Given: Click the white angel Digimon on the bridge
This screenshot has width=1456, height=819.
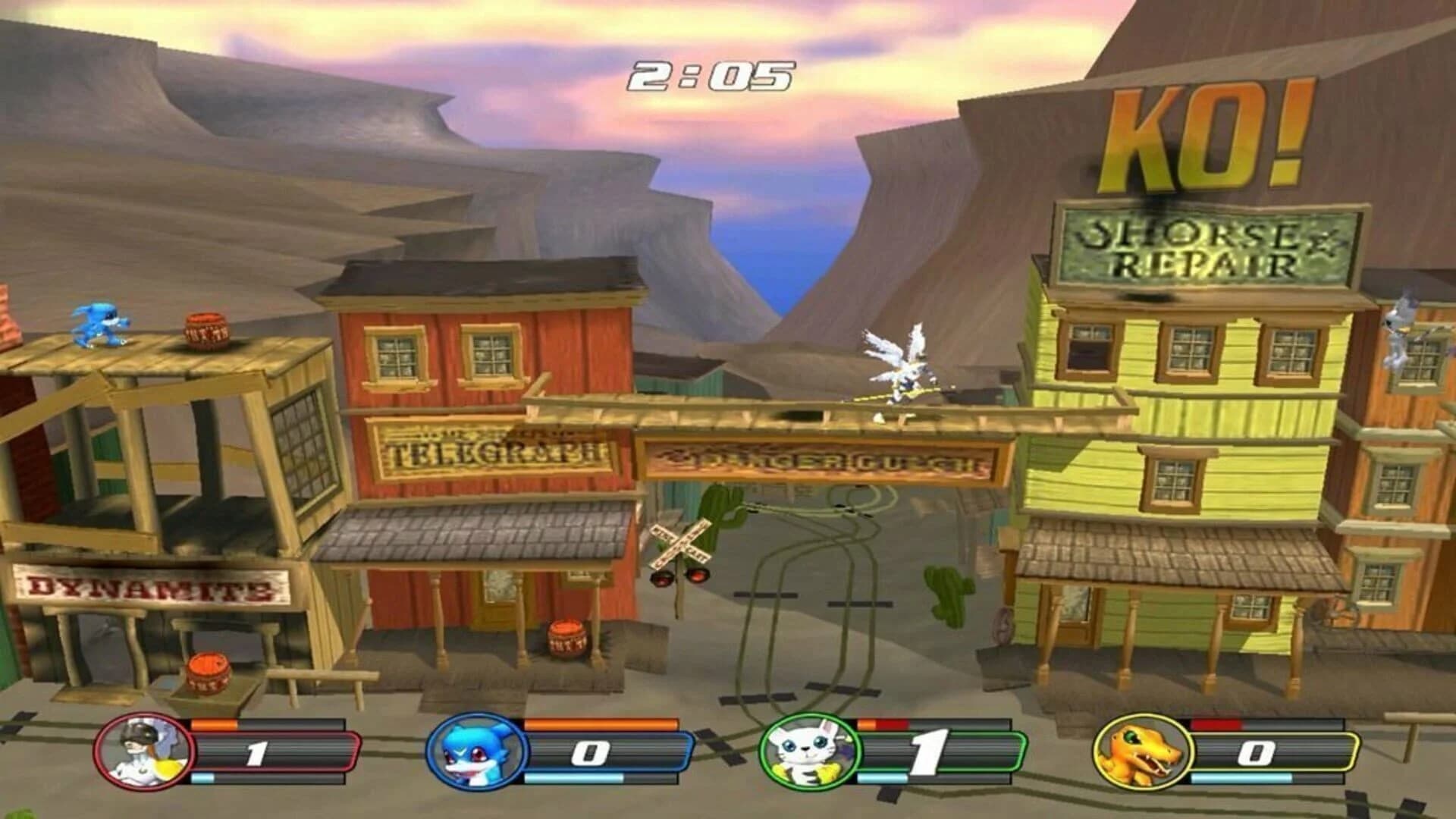Looking at the screenshot, I should (x=899, y=364).
